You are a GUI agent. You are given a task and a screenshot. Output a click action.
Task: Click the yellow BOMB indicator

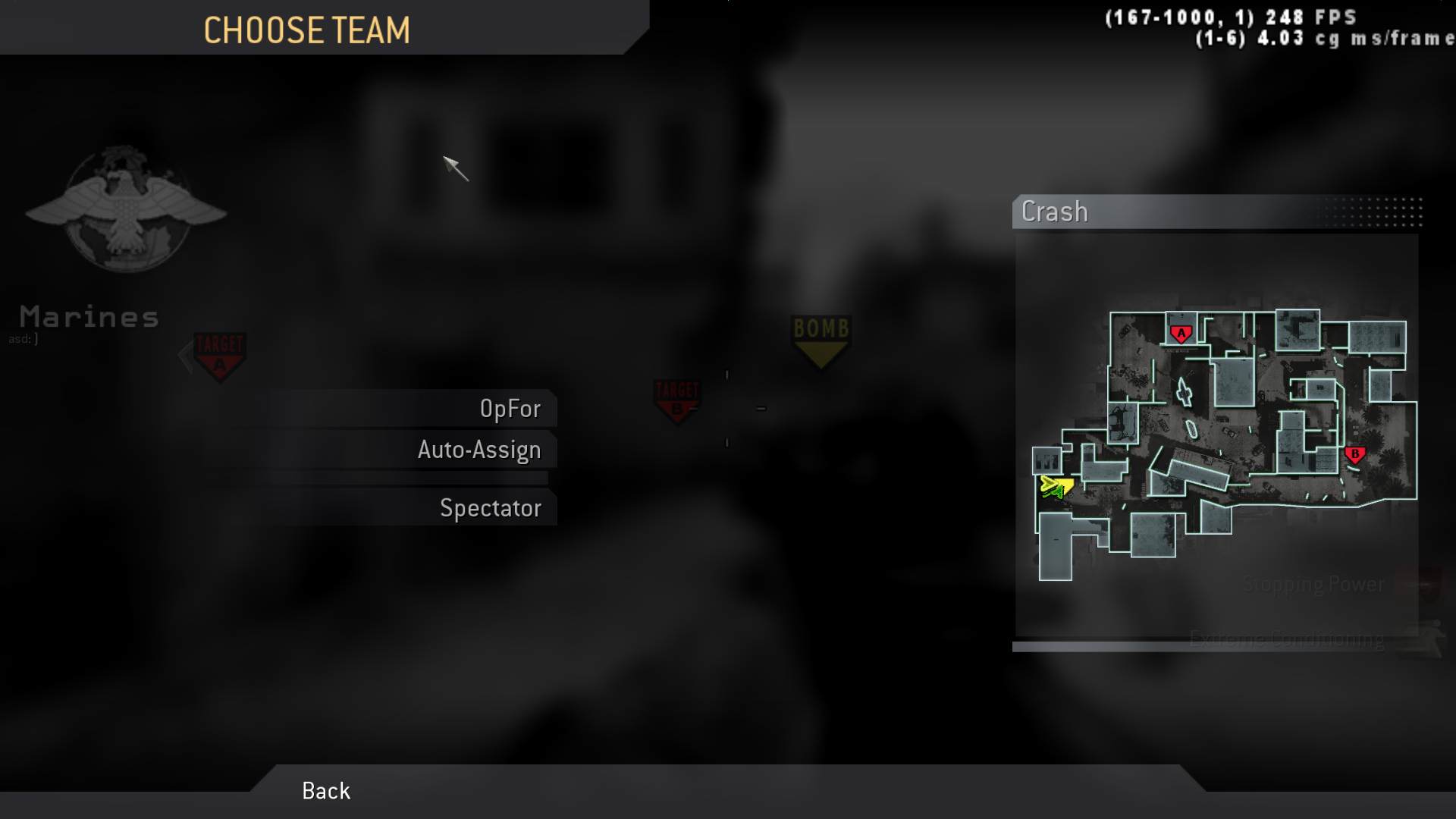(x=820, y=337)
